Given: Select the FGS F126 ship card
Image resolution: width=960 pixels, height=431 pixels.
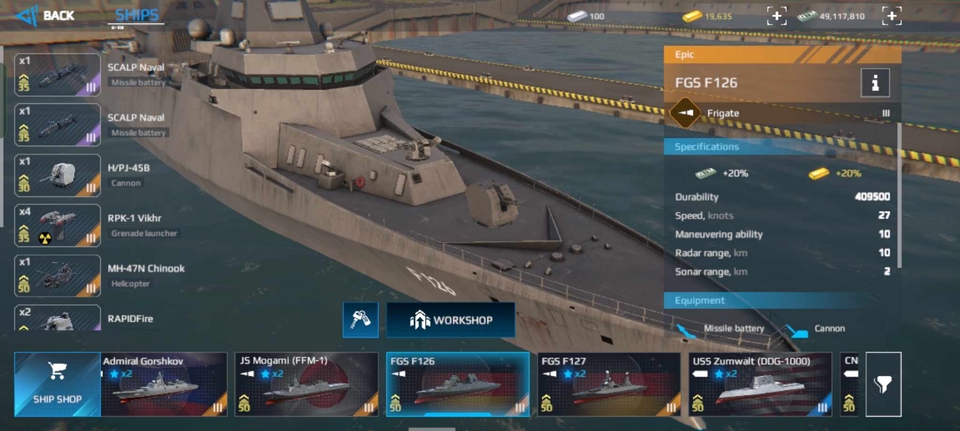Looking at the screenshot, I should pyautogui.click(x=457, y=384).
